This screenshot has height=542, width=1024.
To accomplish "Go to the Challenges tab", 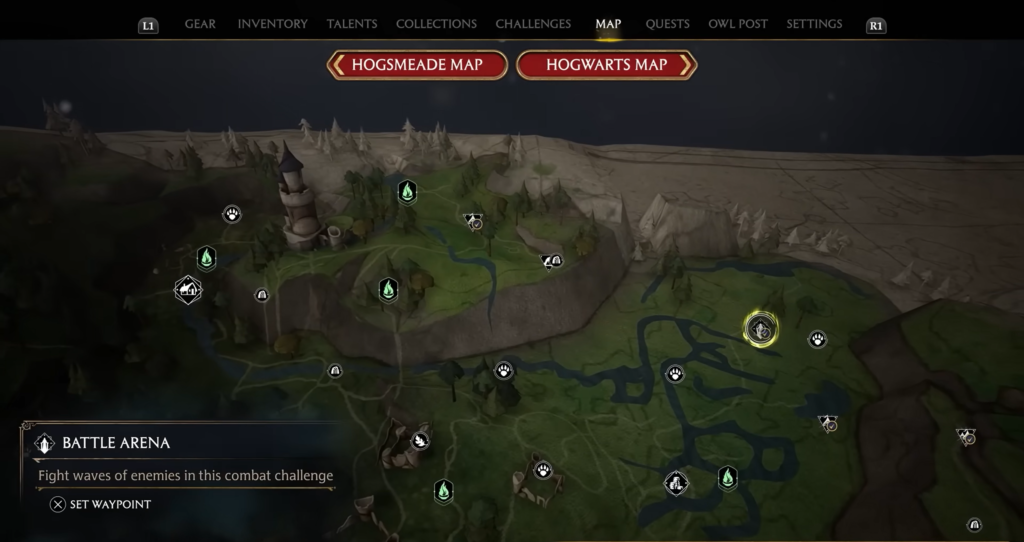I will tap(533, 24).
